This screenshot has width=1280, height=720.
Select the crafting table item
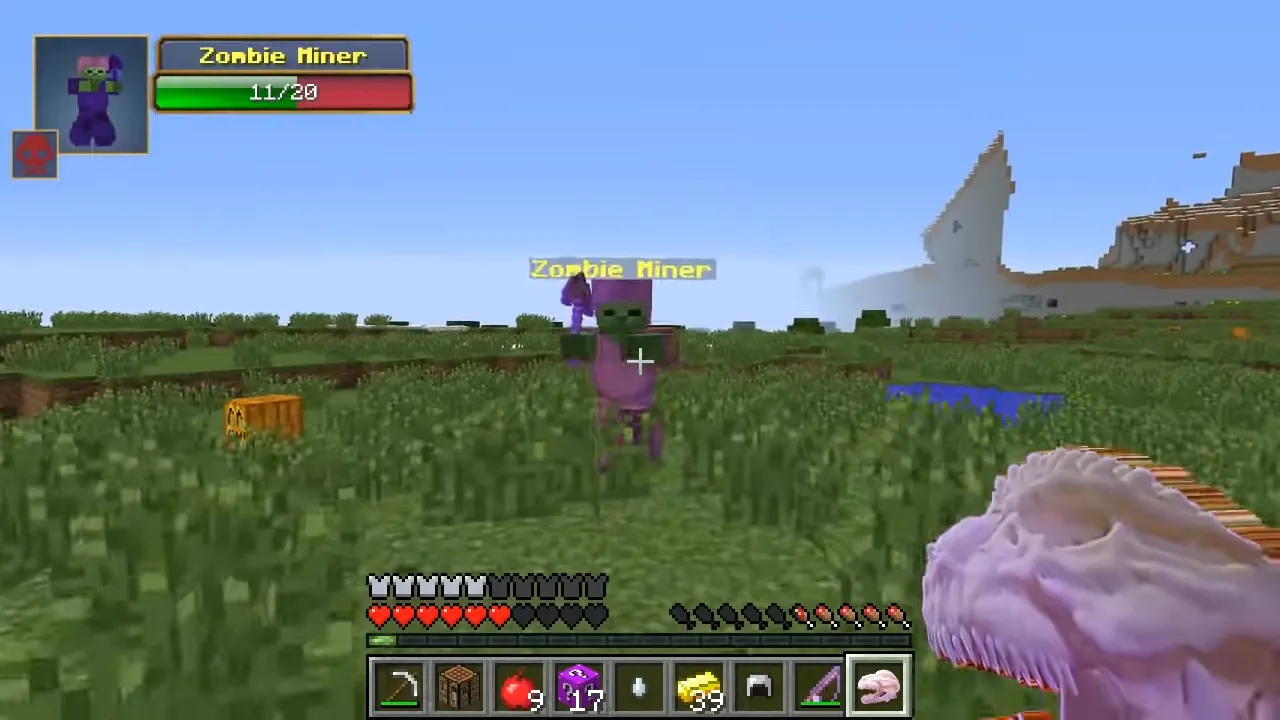458,685
